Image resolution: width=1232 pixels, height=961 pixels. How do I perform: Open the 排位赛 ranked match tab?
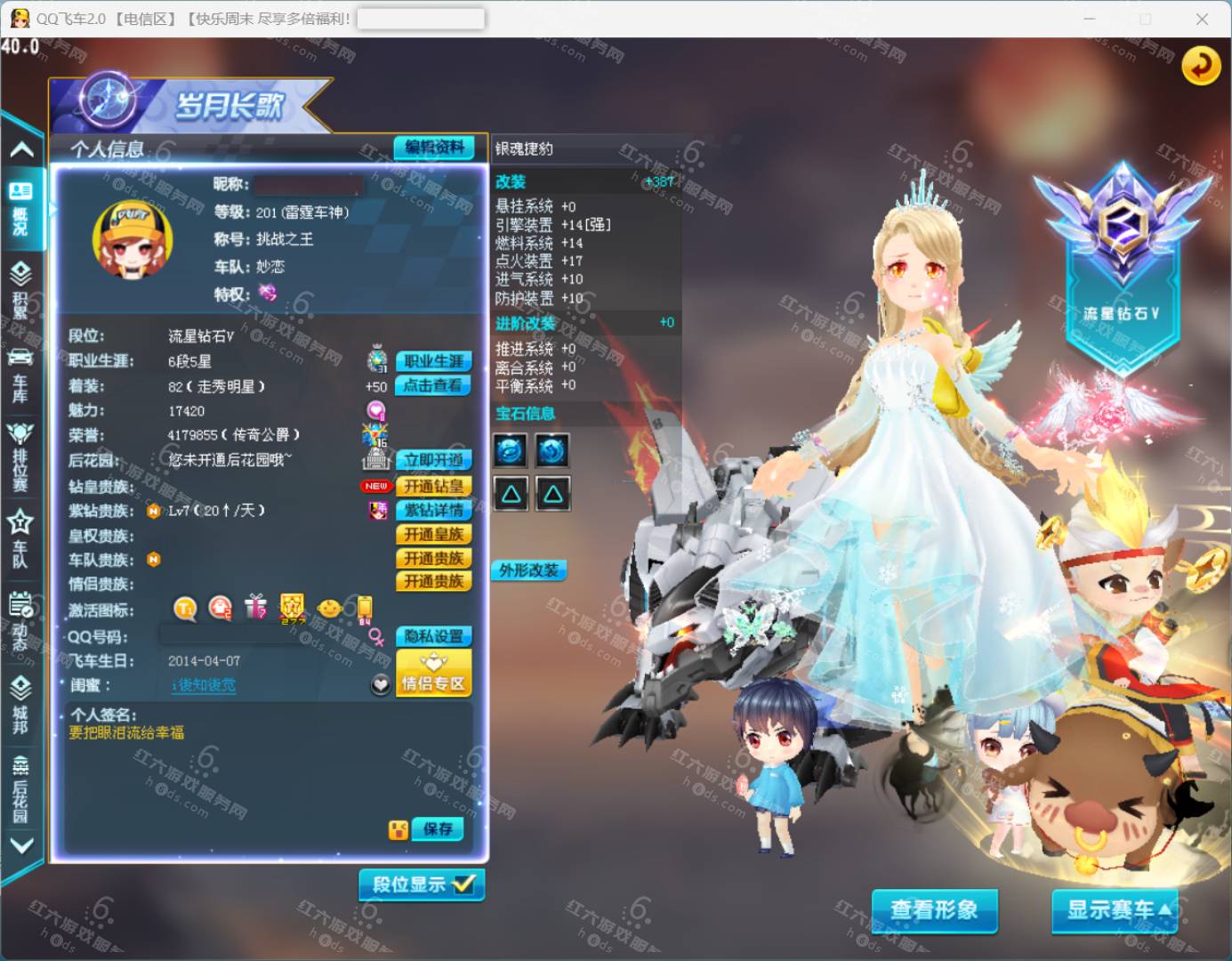[20, 456]
